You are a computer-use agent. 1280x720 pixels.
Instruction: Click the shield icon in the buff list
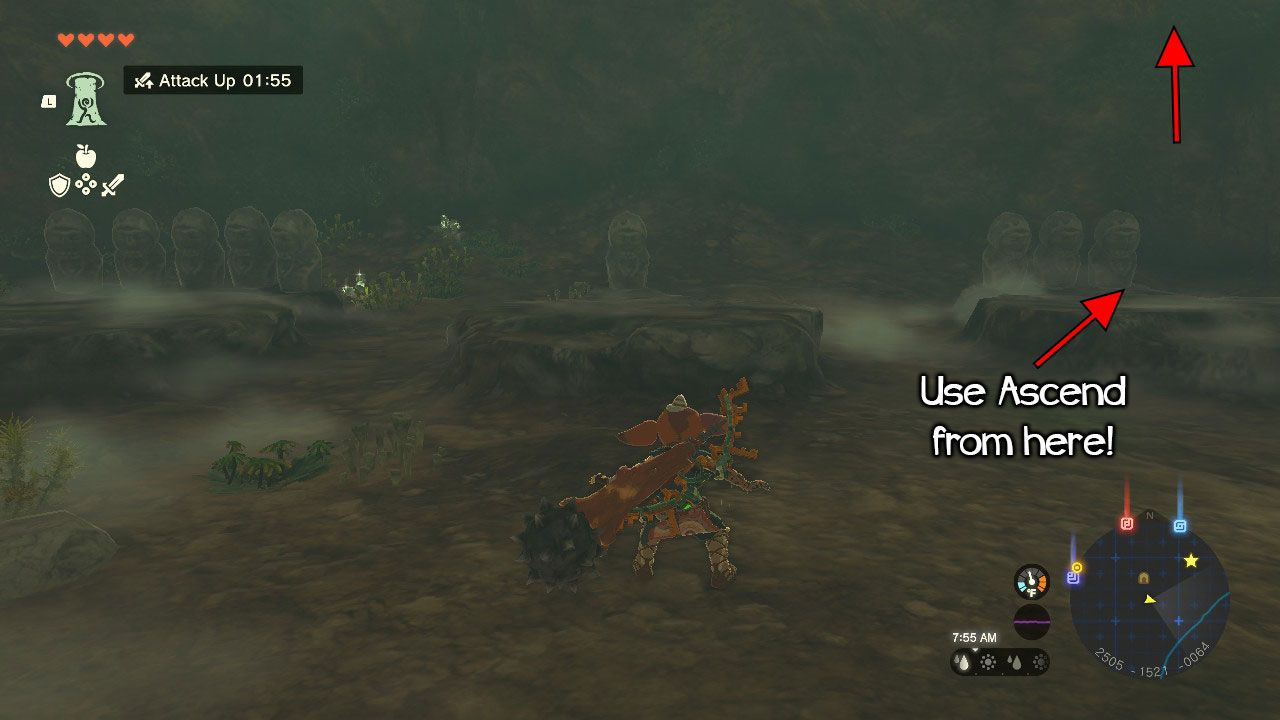click(x=59, y=185)
